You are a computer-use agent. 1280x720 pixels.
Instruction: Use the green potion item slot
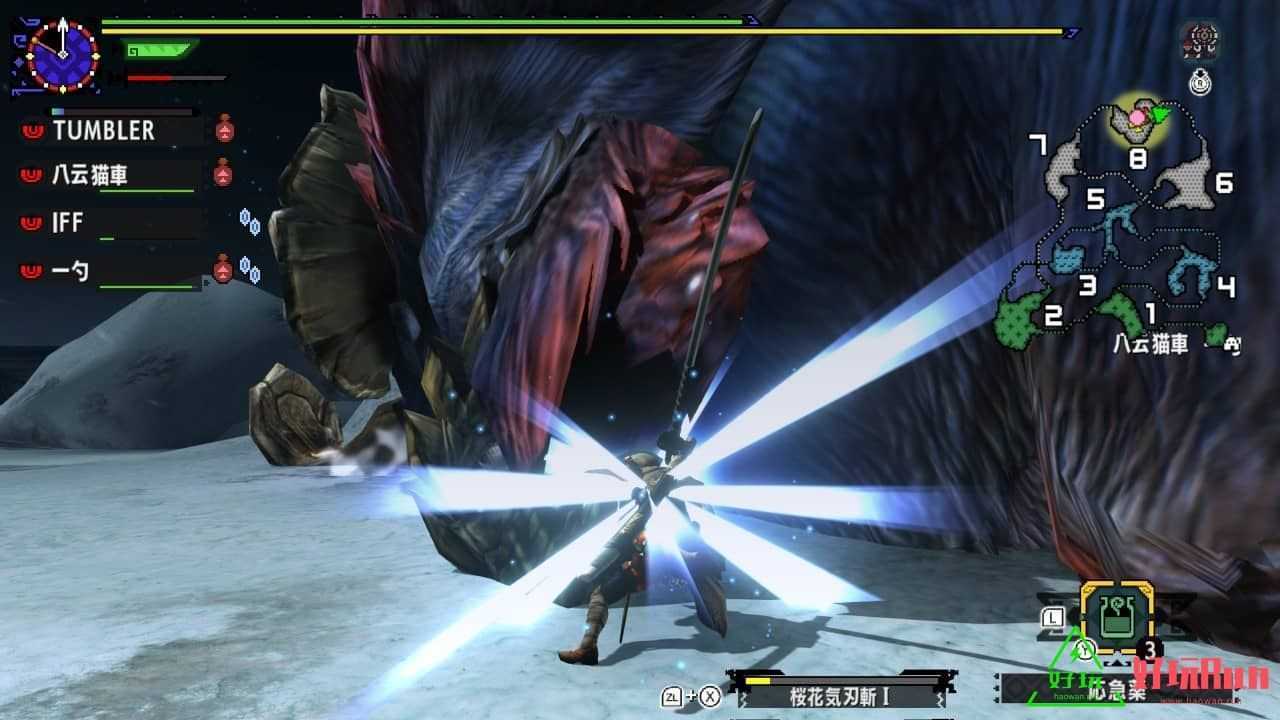click(x=1116, y=617)
